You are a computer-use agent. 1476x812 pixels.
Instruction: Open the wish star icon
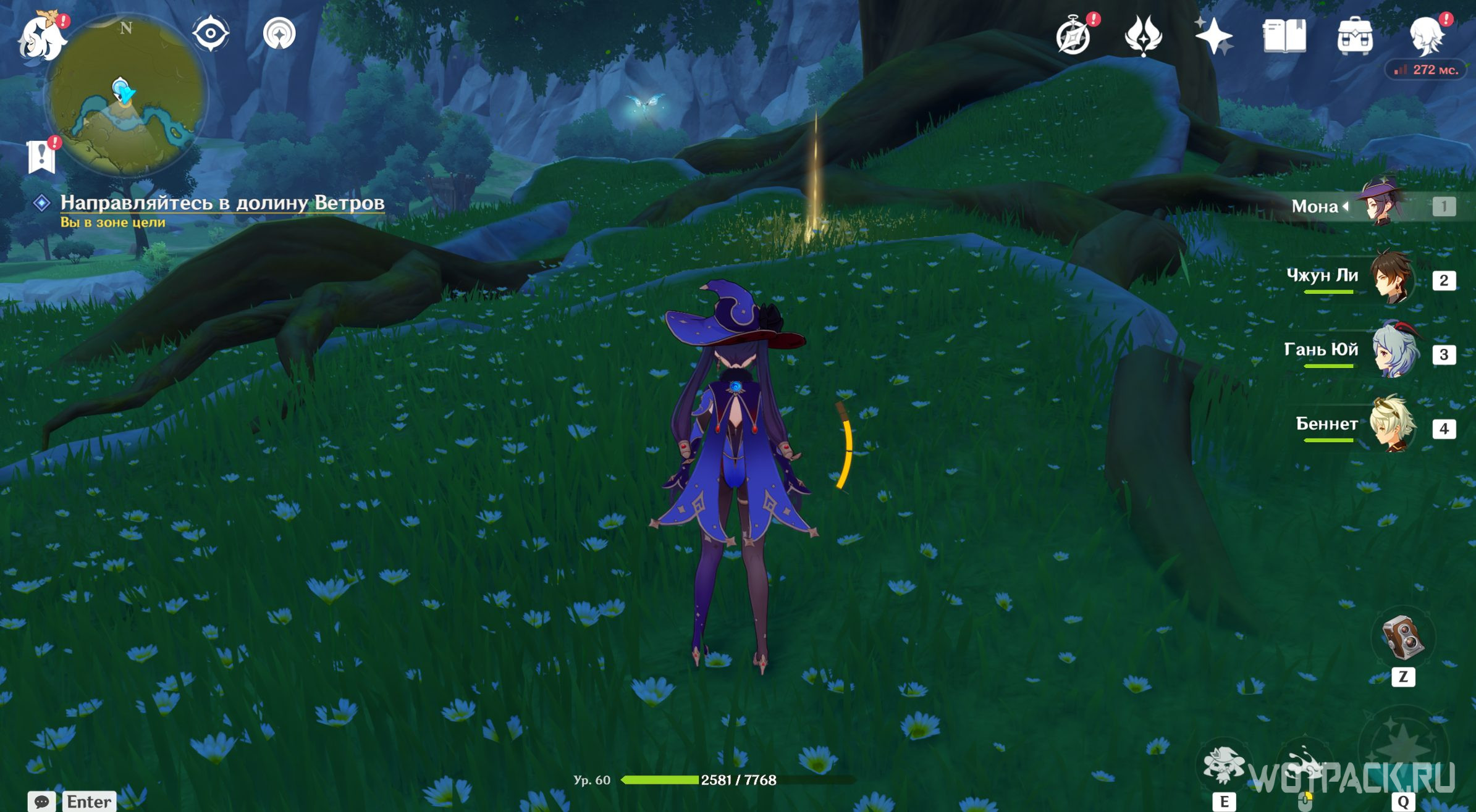click(x=1213, y=36)
